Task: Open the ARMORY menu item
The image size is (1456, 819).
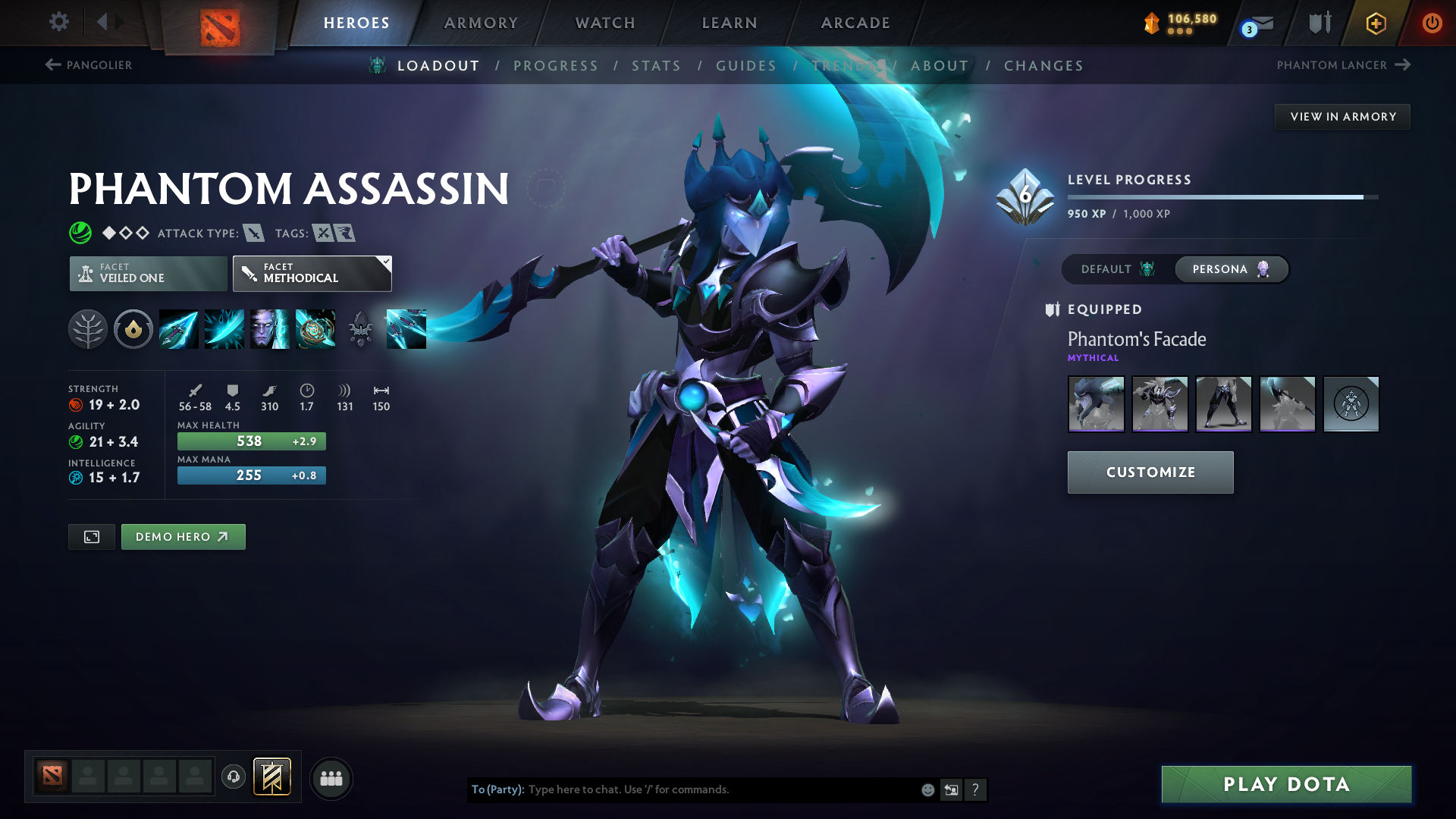Action: [481, 23]
